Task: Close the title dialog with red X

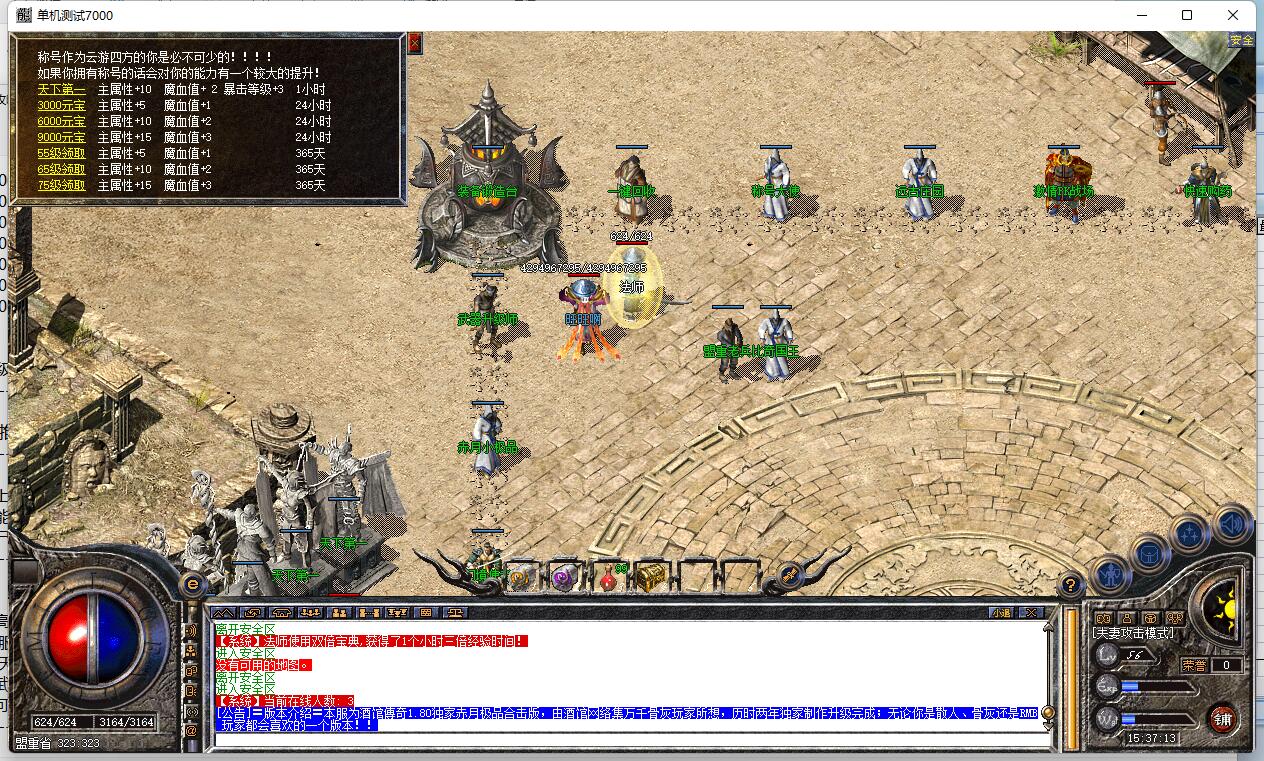Action: pos(414,43)
